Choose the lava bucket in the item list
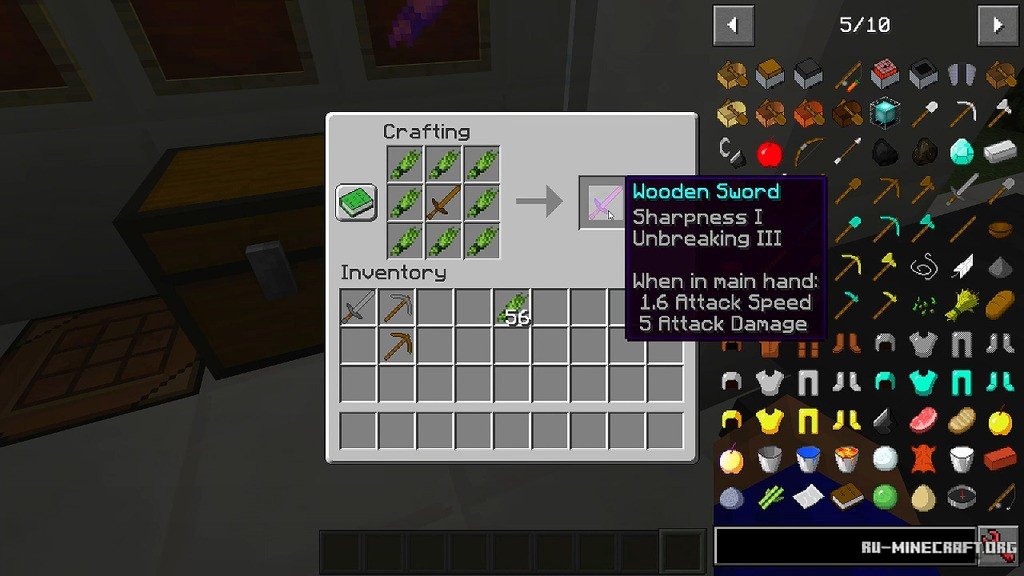 [x=846, y=459]
